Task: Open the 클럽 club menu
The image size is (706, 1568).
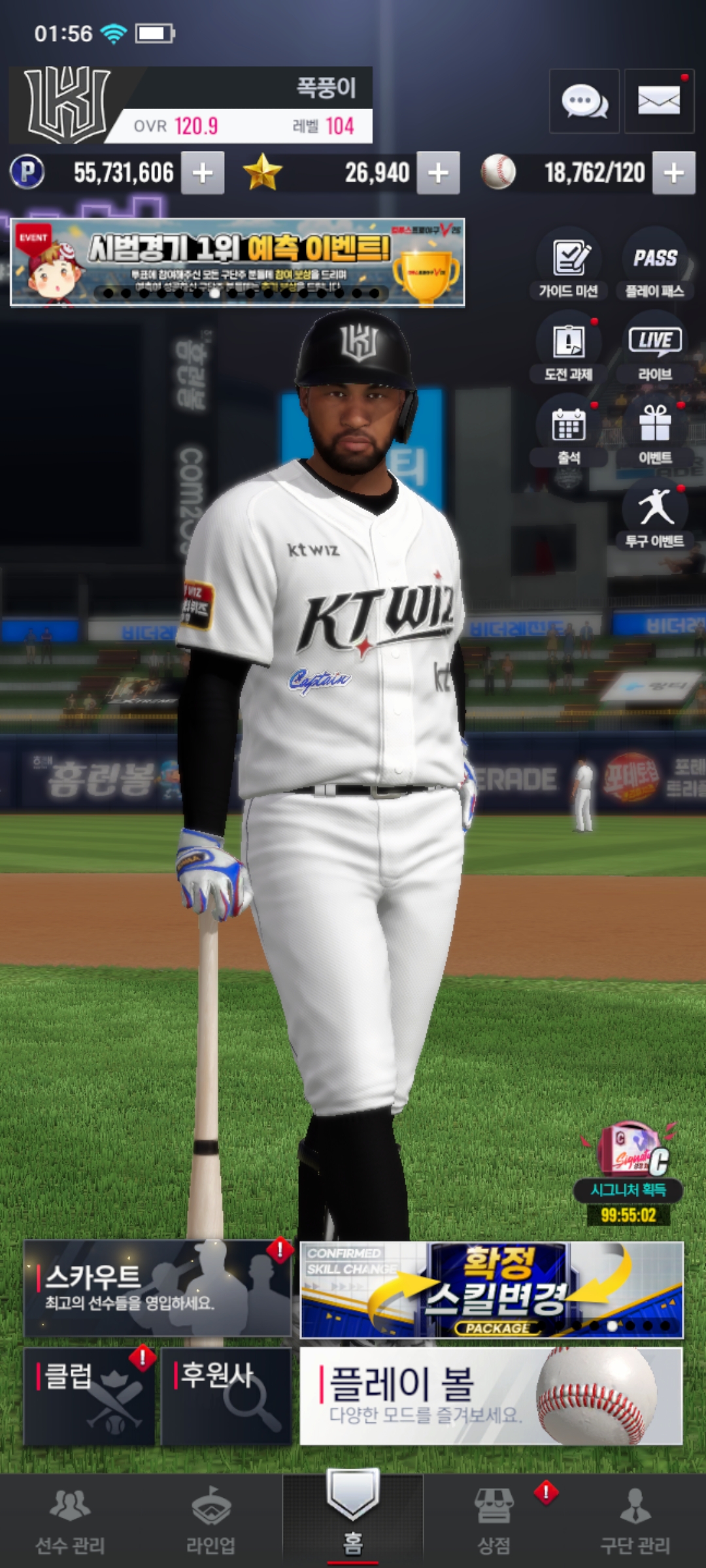Action: pos(90,1396)
